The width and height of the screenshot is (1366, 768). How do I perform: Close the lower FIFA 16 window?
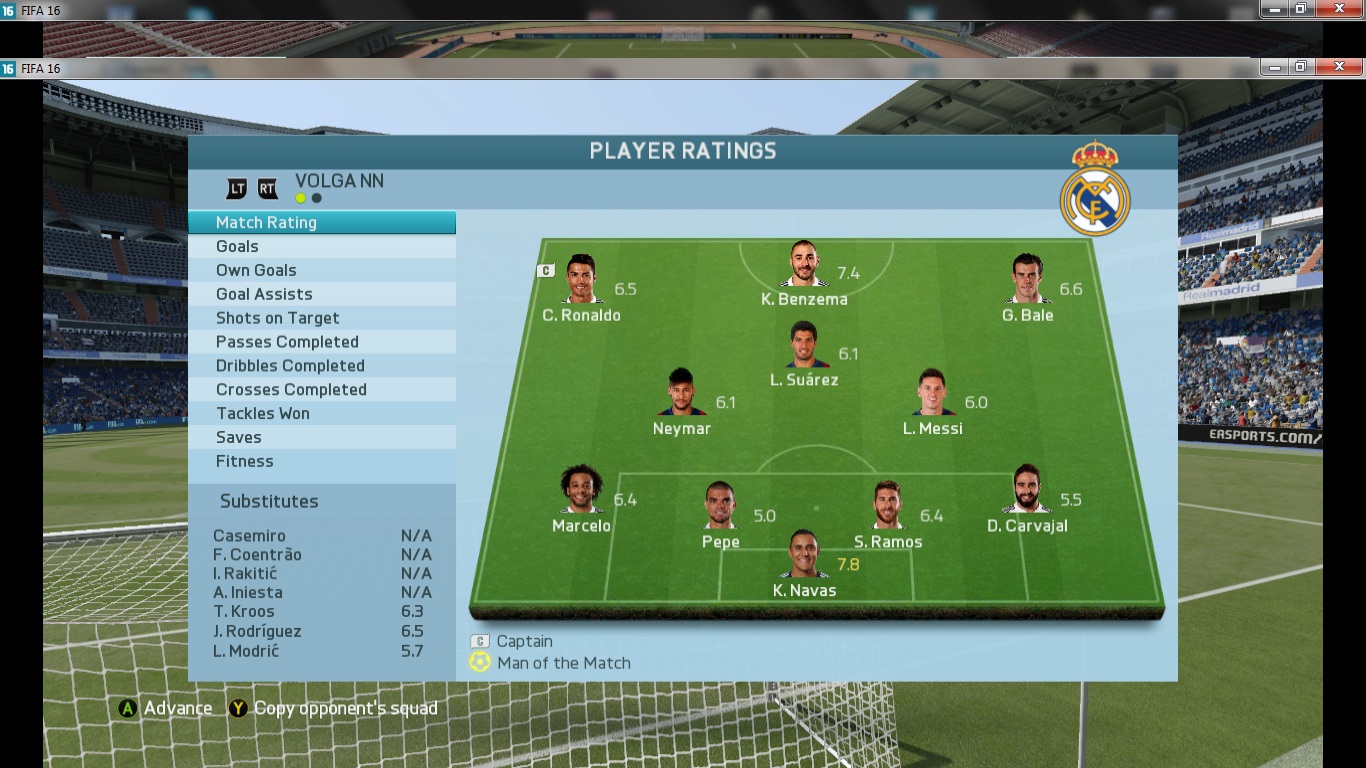(1338, 67)
